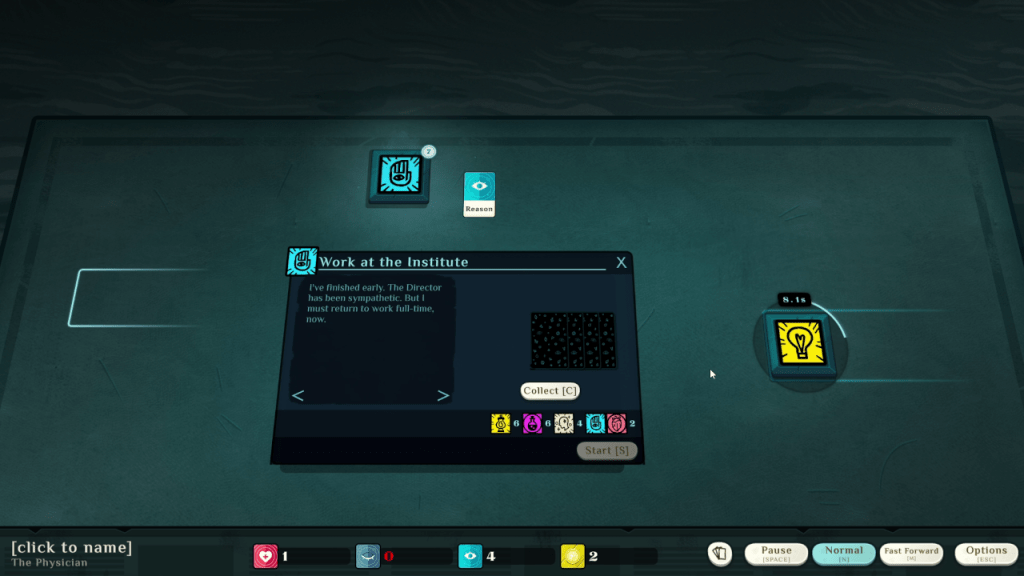Click the name field to rename character
Screen dimensions: 1024x576
tap(71, 547)
